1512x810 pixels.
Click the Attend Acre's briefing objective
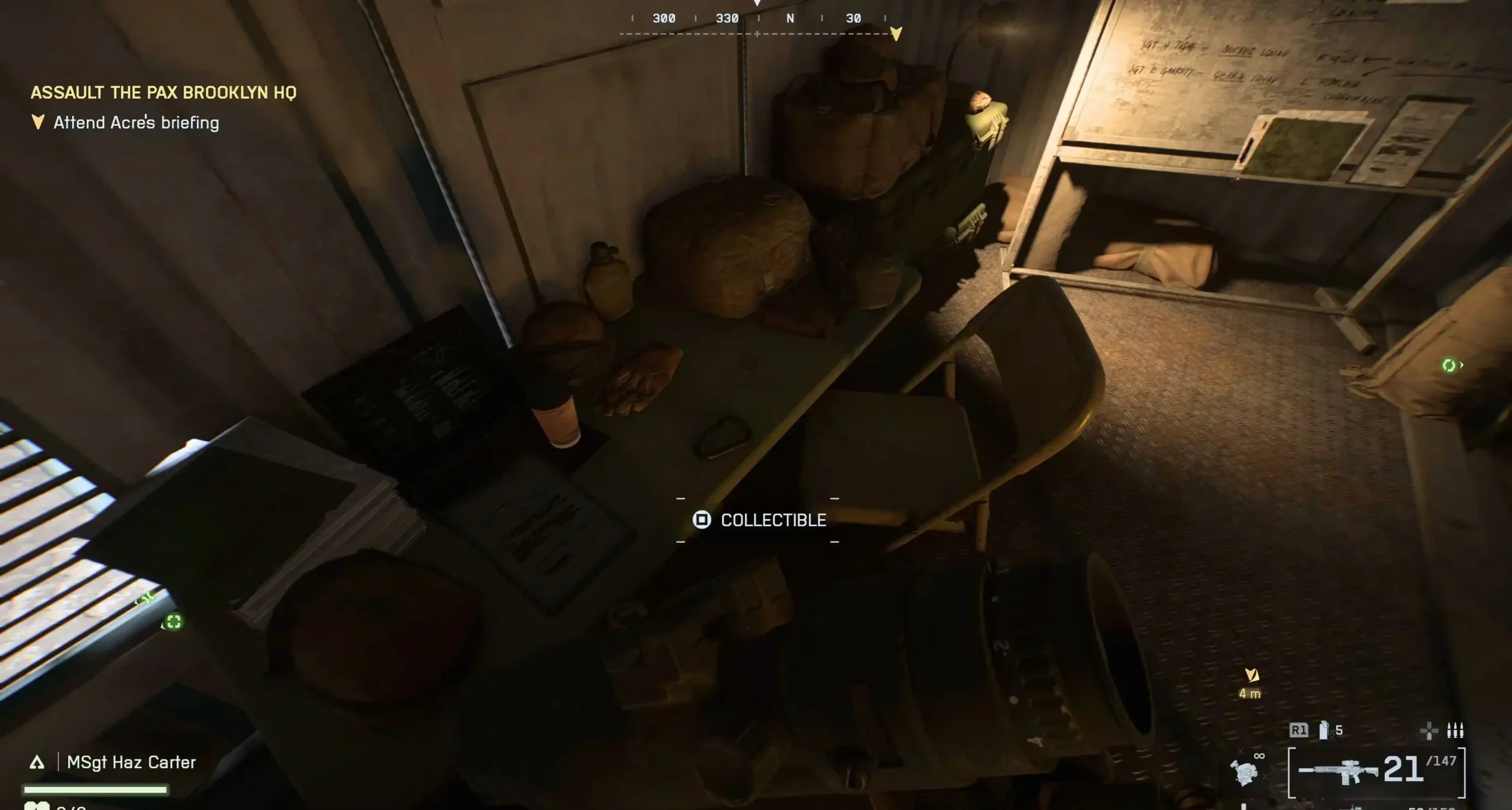coord(136,122)
